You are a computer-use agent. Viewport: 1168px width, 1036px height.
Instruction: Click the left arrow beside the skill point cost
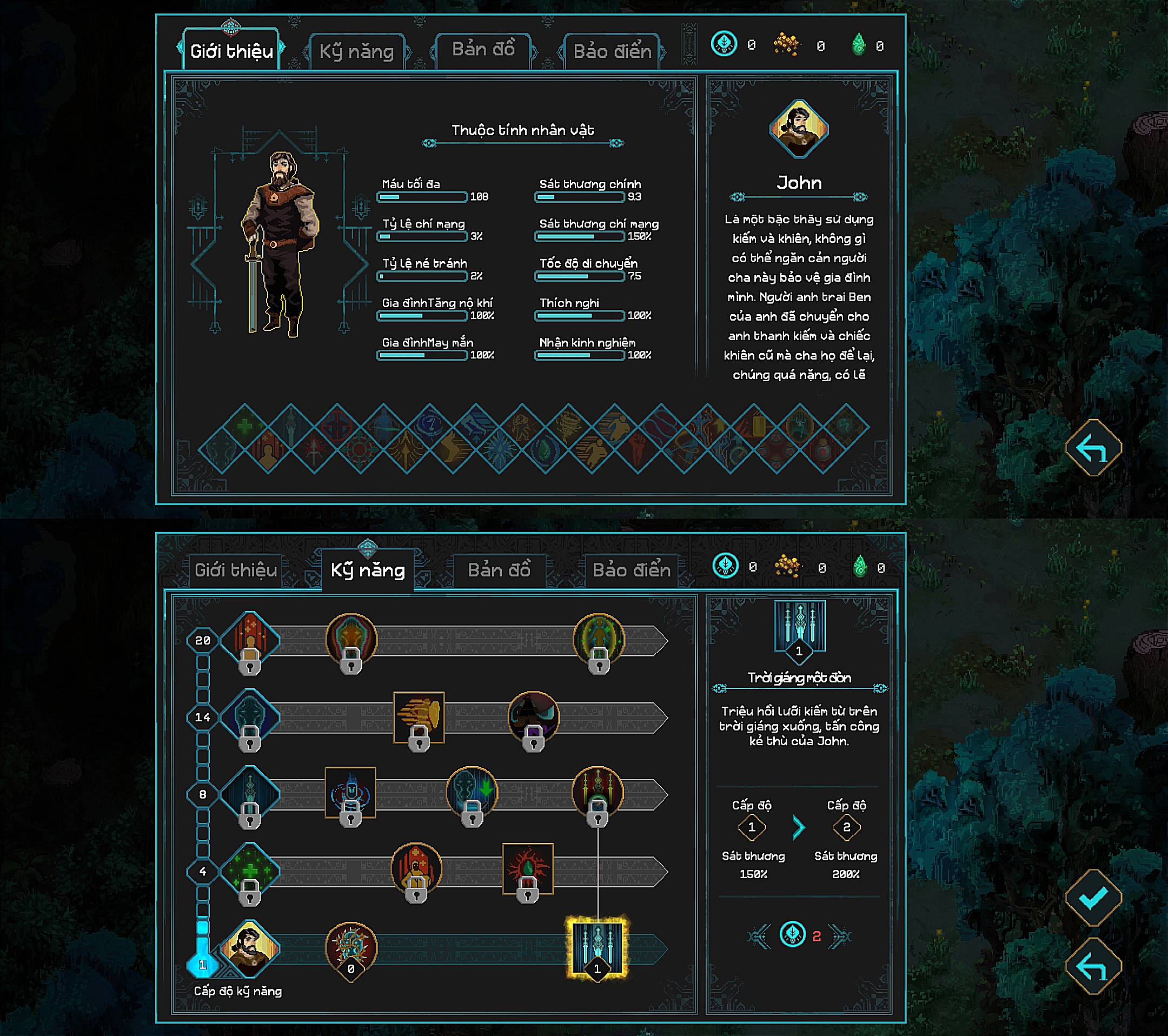[759, 936]
